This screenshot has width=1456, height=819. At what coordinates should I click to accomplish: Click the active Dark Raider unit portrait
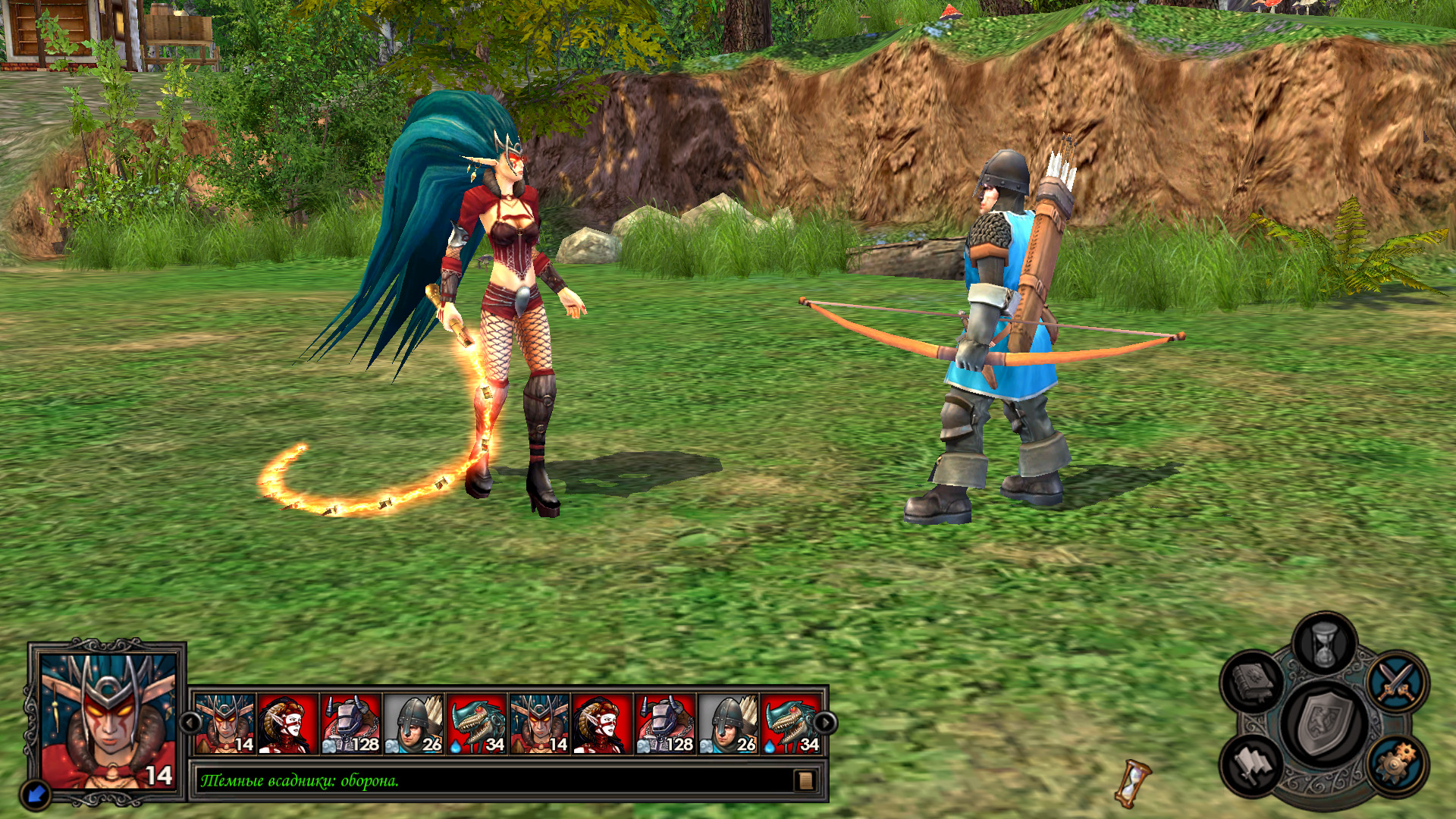(x=108, y=721)
